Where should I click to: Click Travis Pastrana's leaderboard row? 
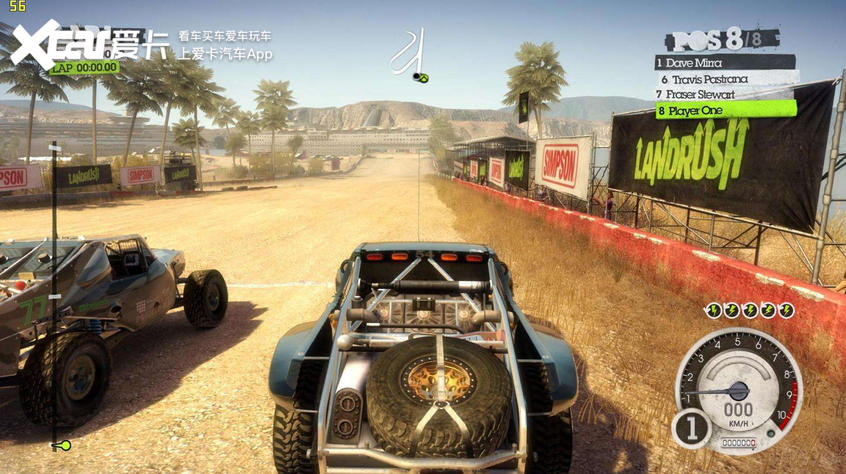point(726,78)
